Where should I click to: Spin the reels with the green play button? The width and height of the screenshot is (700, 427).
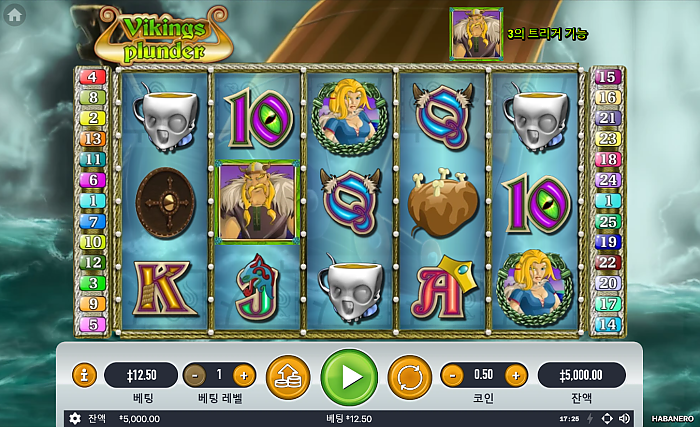(349, 376)
